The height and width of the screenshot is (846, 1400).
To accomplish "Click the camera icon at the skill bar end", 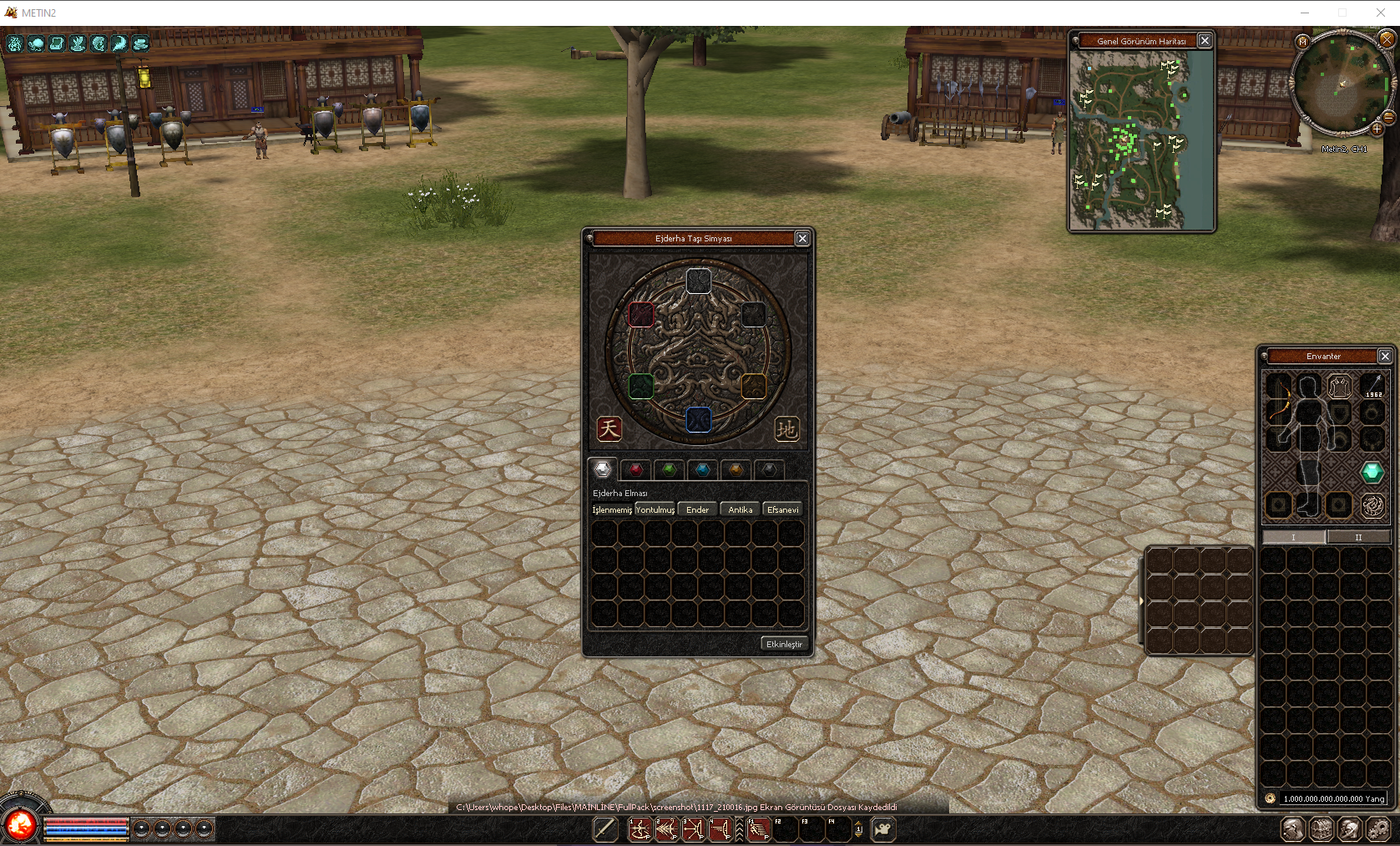I will tap(882, 828).
